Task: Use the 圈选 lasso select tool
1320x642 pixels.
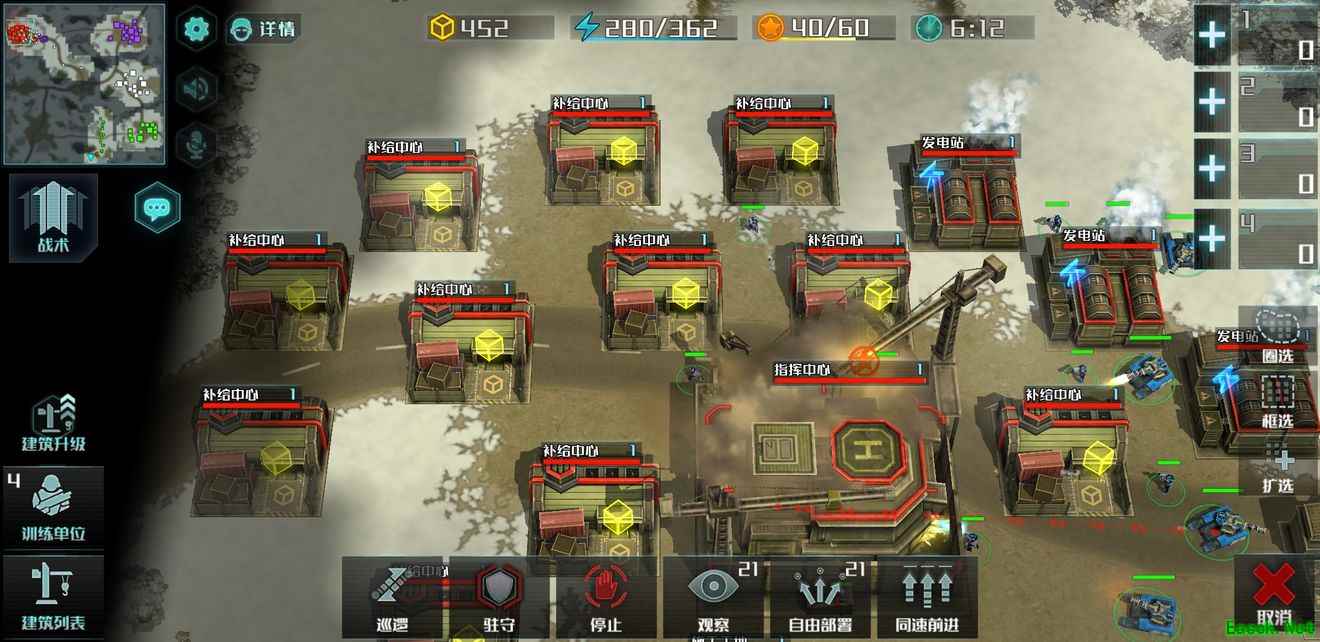Action: click(x=1278, y=334)
